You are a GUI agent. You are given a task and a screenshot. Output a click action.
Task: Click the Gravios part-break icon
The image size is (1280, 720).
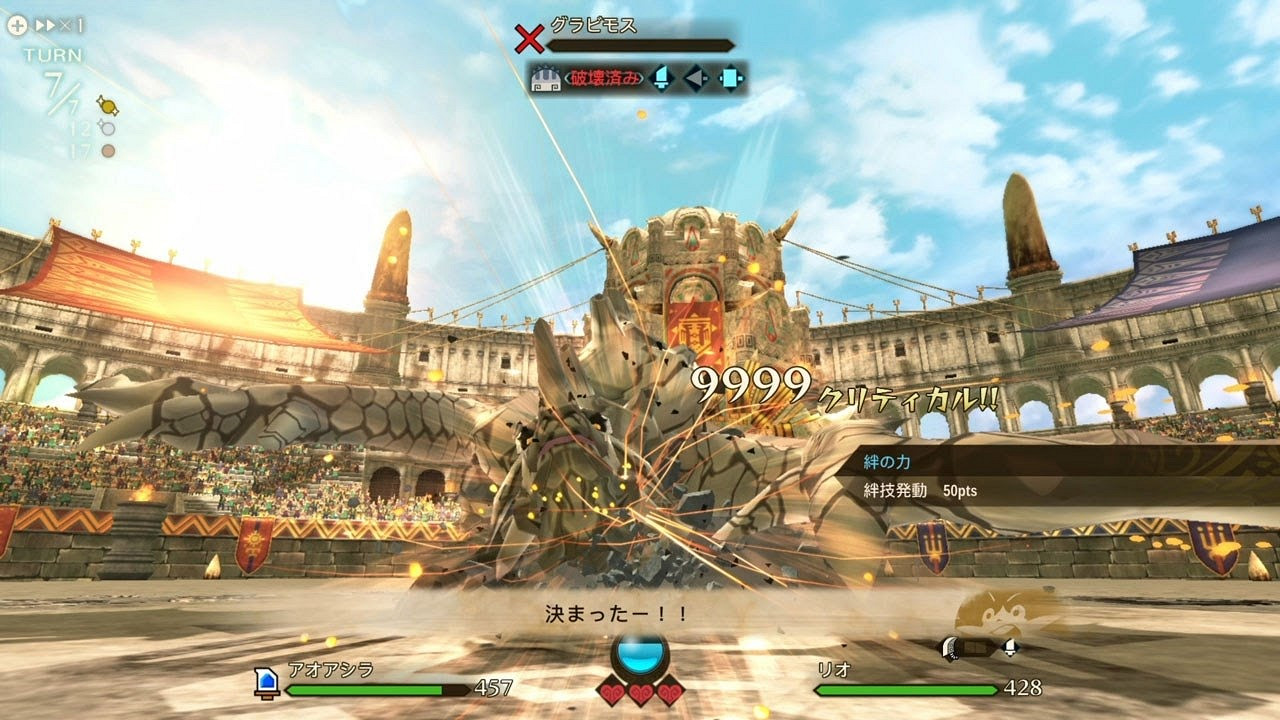tap(545, 79)
